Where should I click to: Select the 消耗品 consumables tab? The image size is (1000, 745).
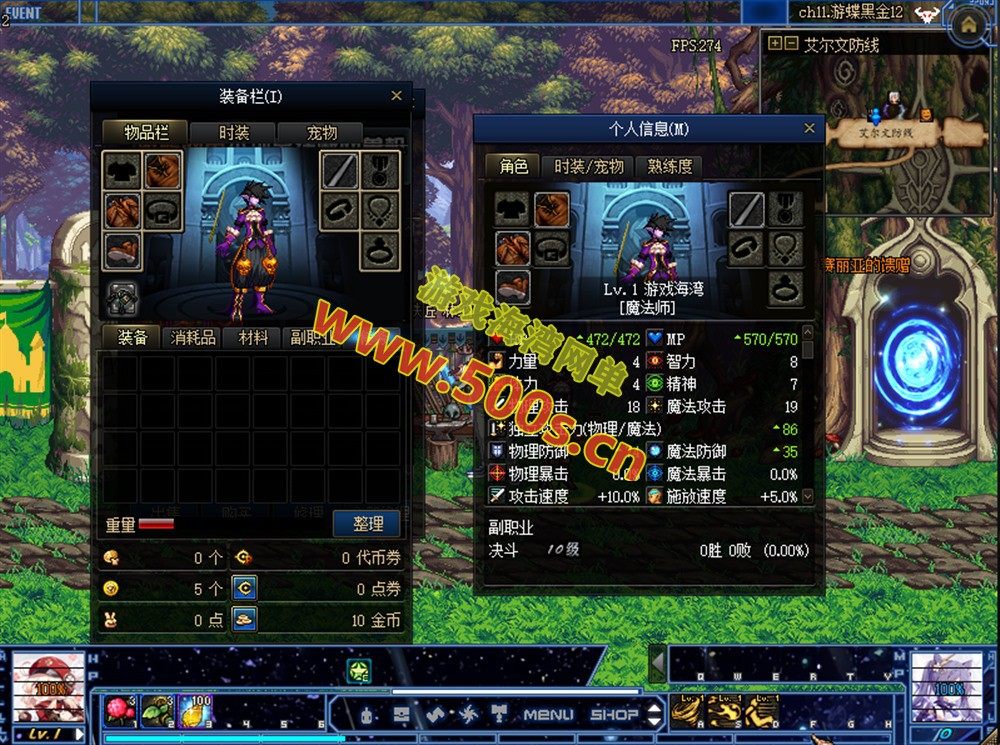(193, 338)
